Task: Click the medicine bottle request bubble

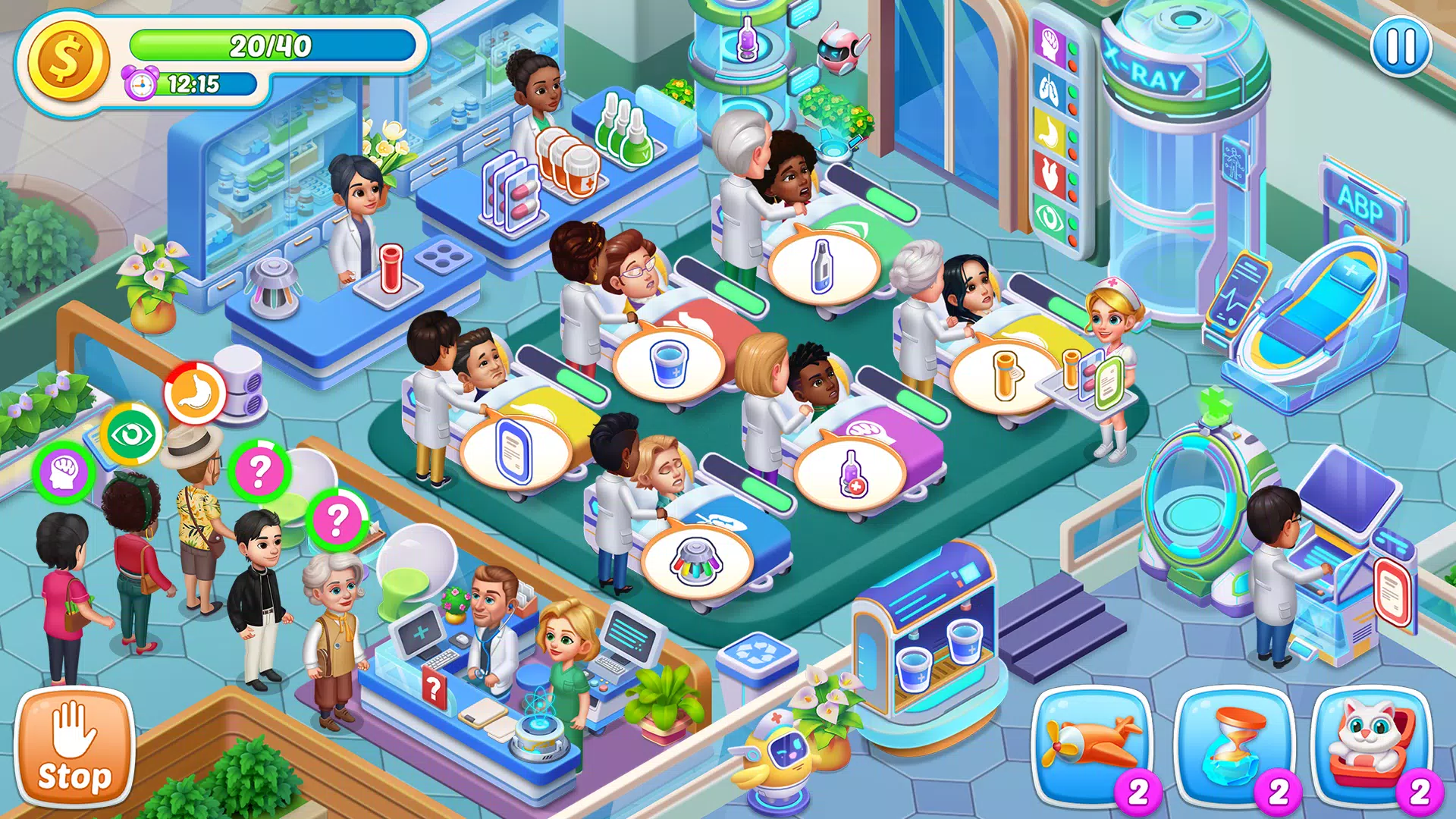Action: coord(824,265)
